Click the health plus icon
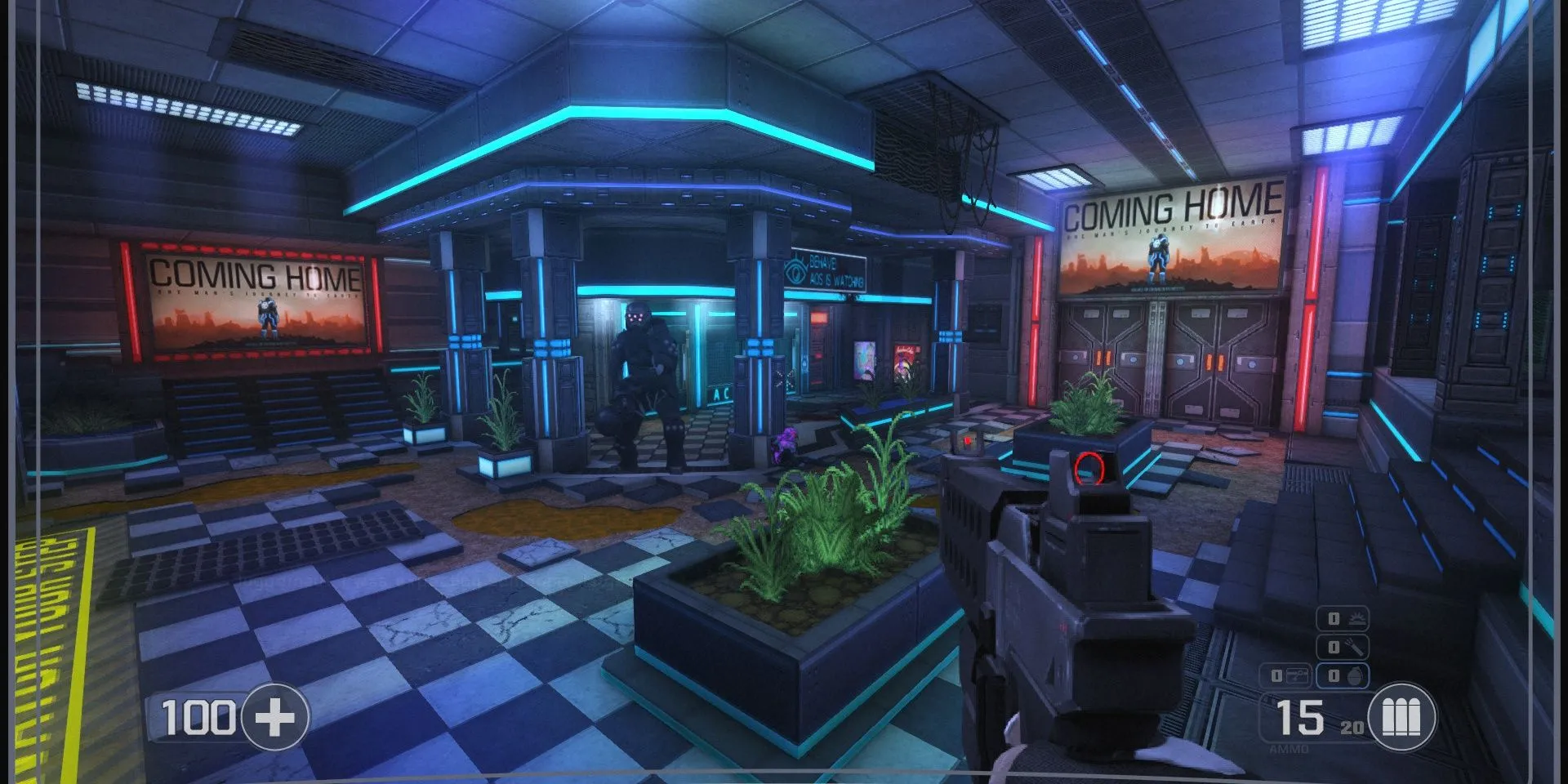 (274, 717)
